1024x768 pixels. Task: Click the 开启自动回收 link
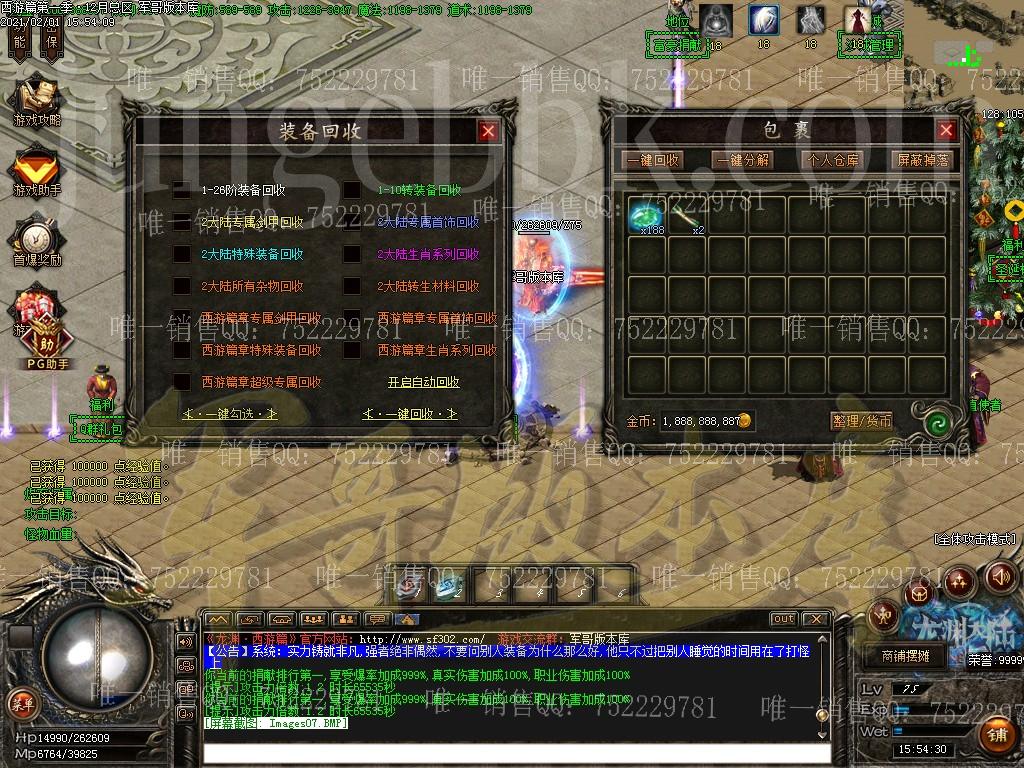pos(424,382)
